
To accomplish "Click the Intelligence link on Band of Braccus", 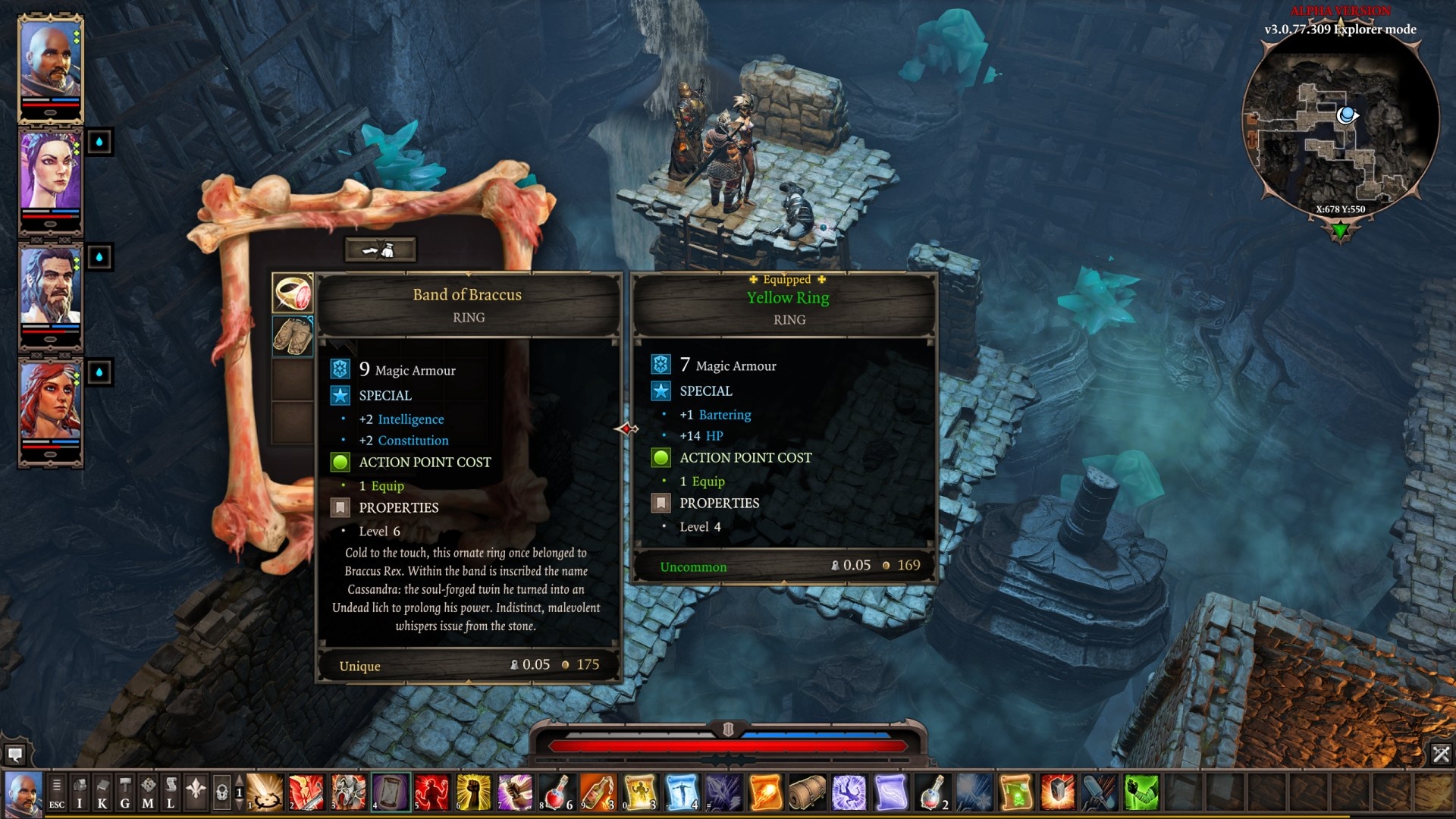I will tap(410, 419).
